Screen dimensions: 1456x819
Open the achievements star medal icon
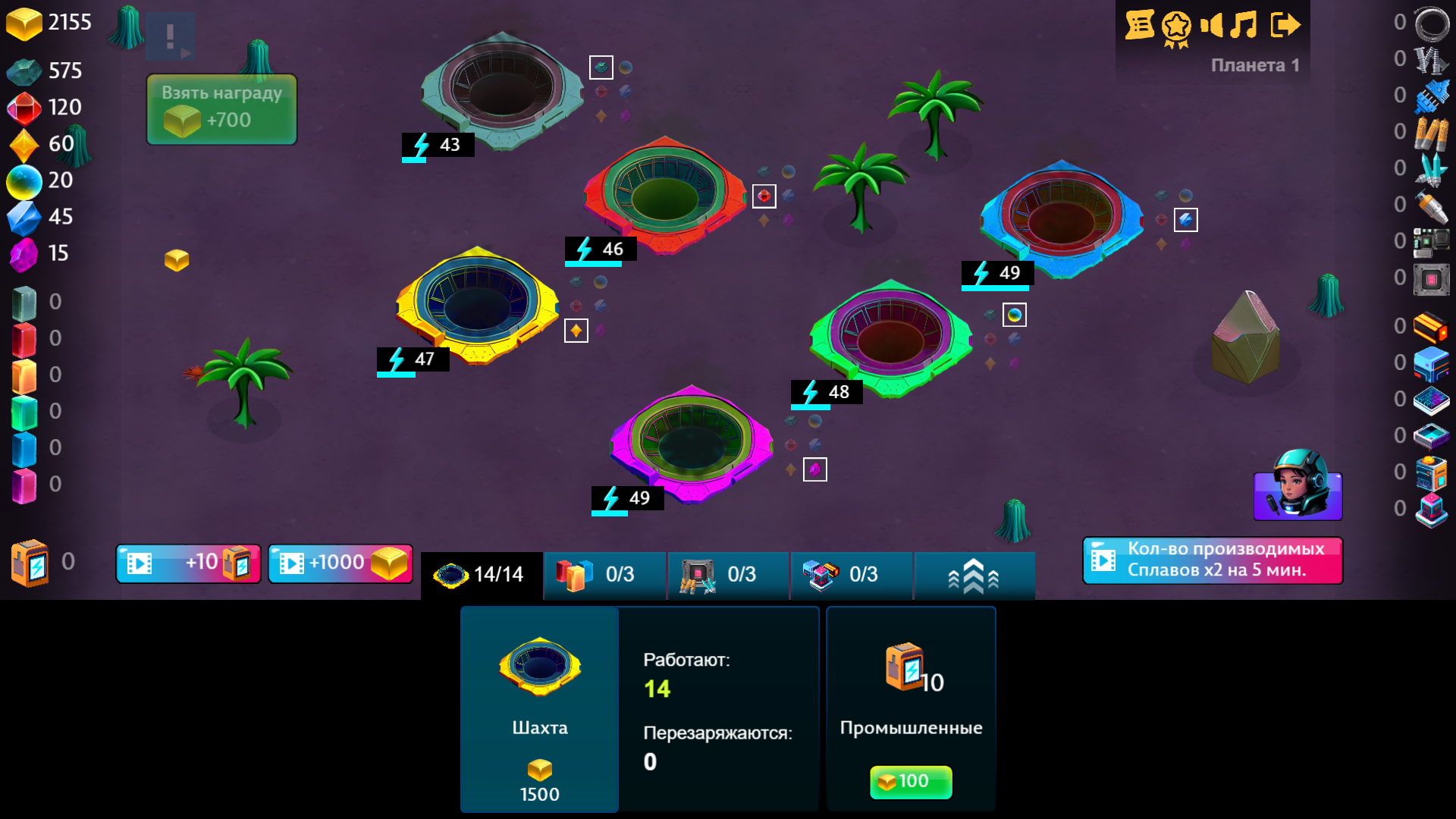[x=1175, y=25]
